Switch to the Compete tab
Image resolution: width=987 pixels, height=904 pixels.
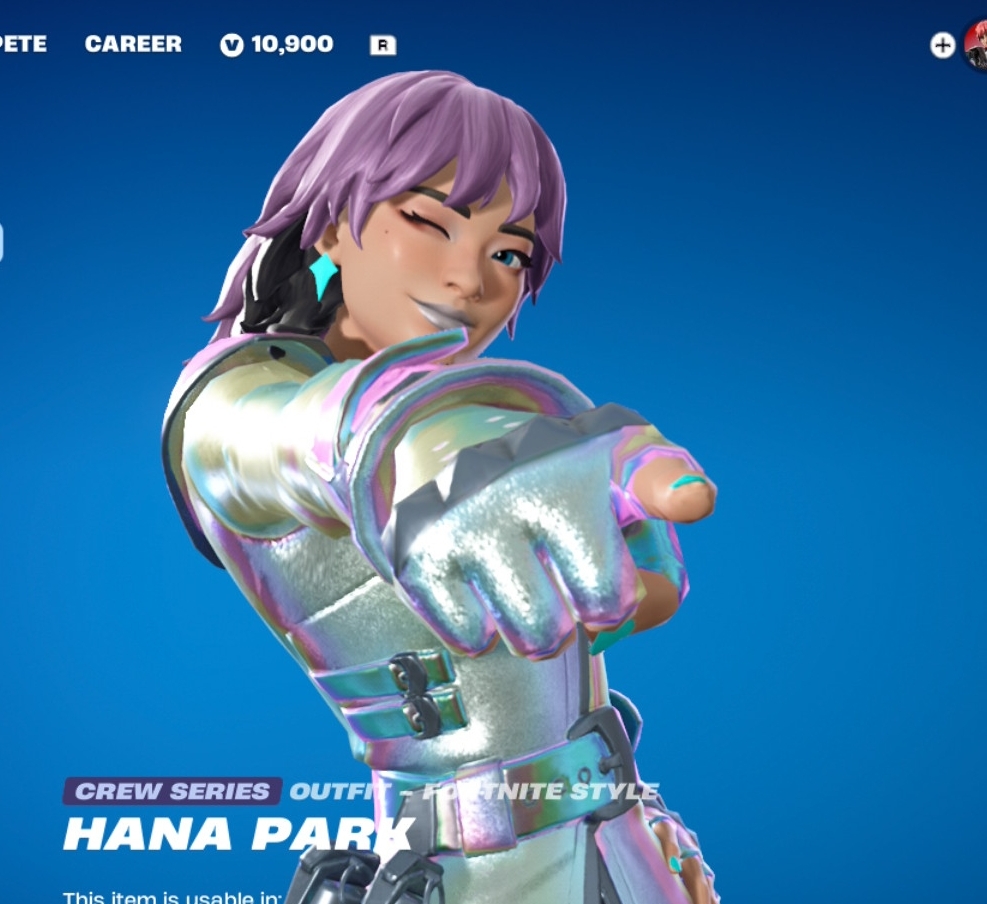(x=22, y=44)
